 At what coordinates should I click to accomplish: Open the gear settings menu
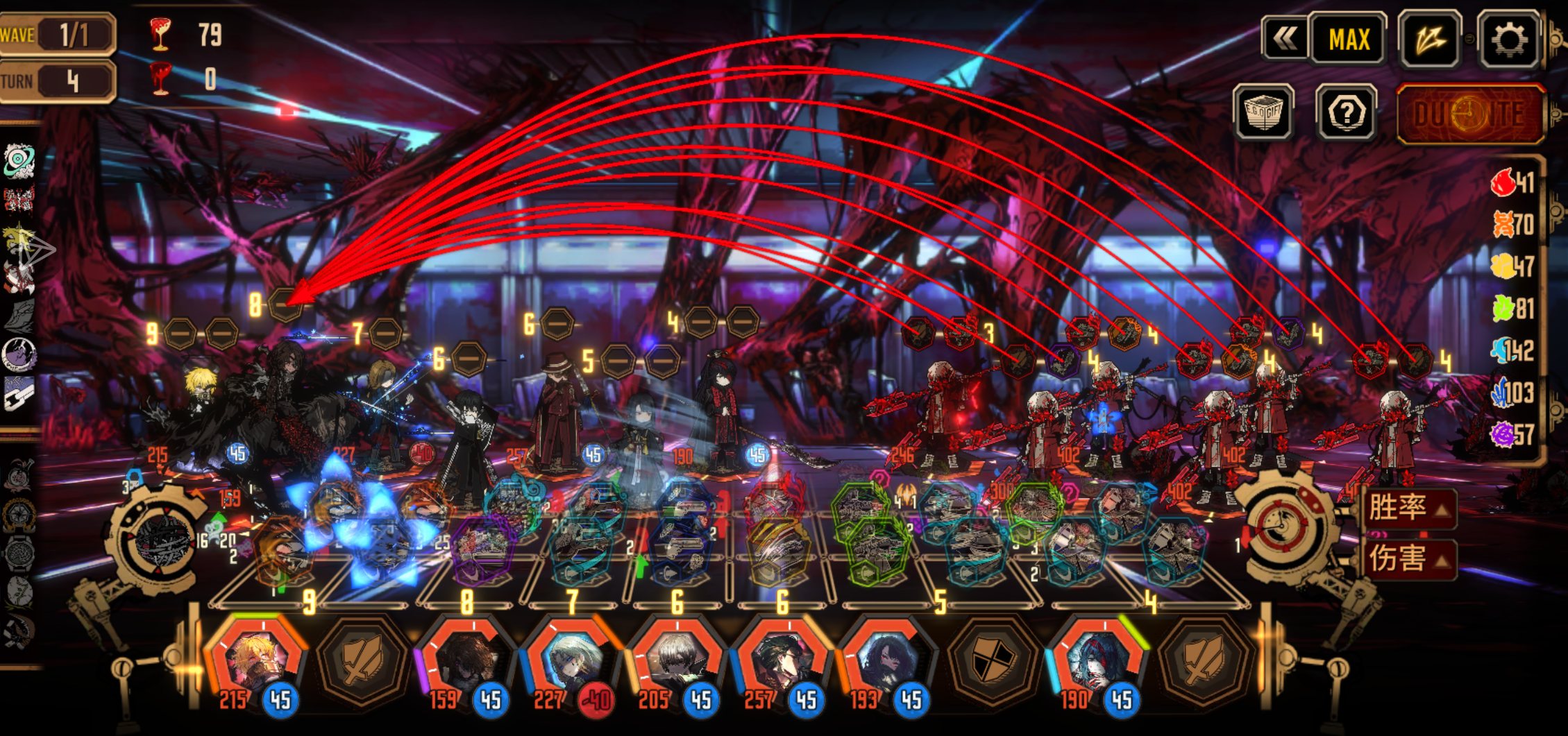pos(1508,40)
